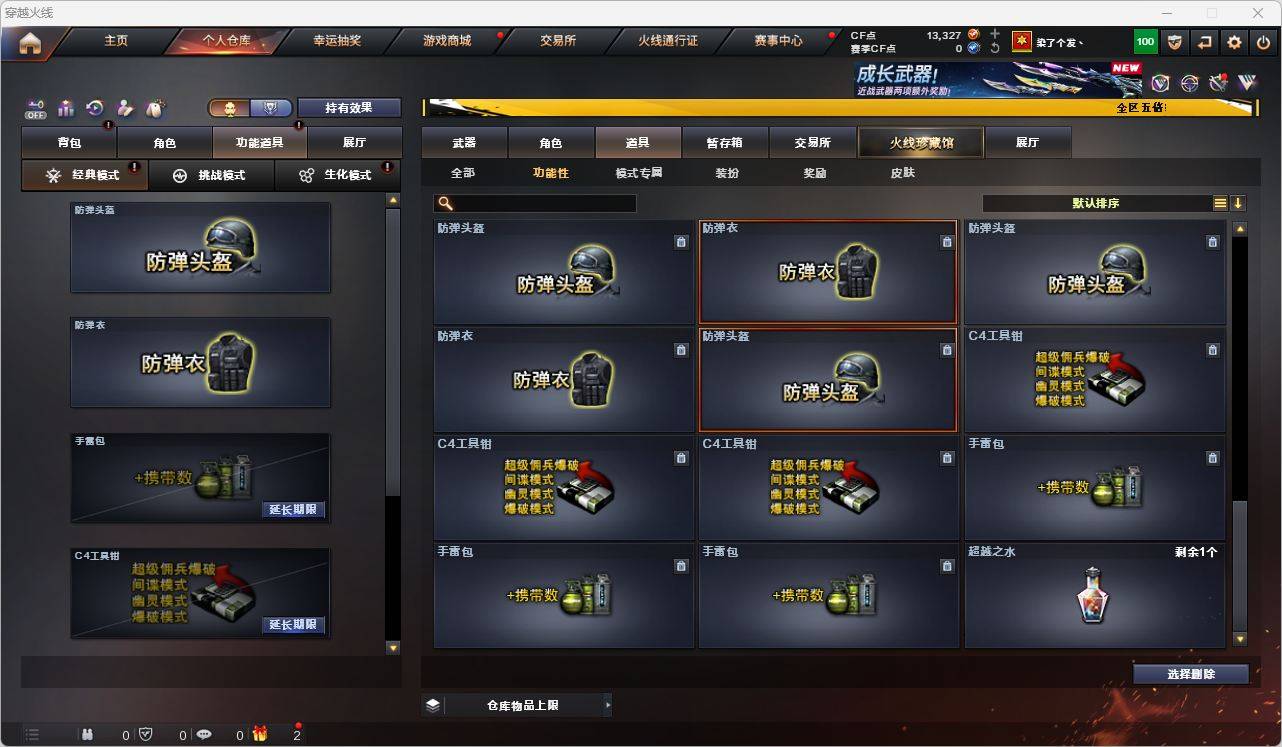Switch to the shield view toggle near 持有效果

[x=271, y=107]
